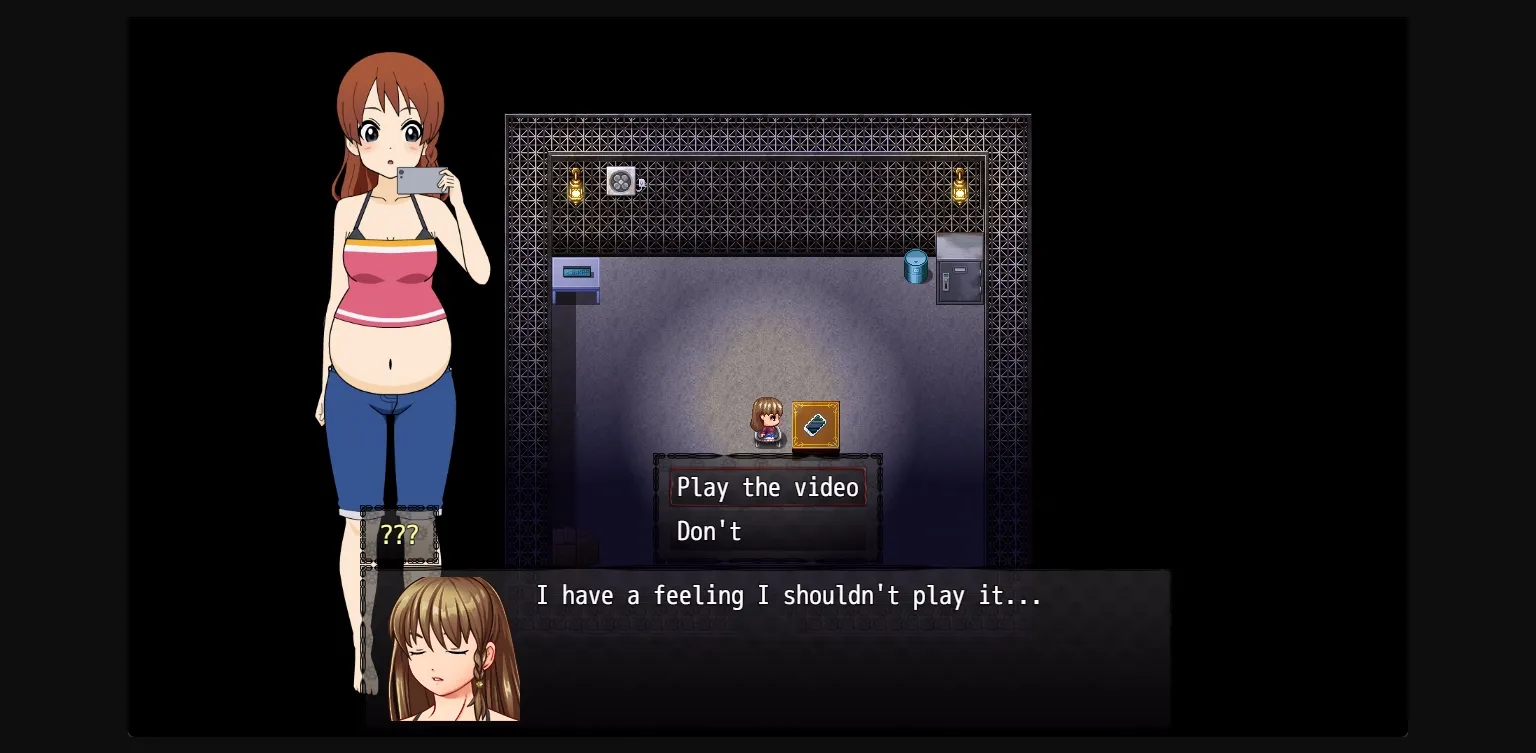Click the digital display machine on the left wall
This screenshot has height=753, width=1536.
[575, 271]
